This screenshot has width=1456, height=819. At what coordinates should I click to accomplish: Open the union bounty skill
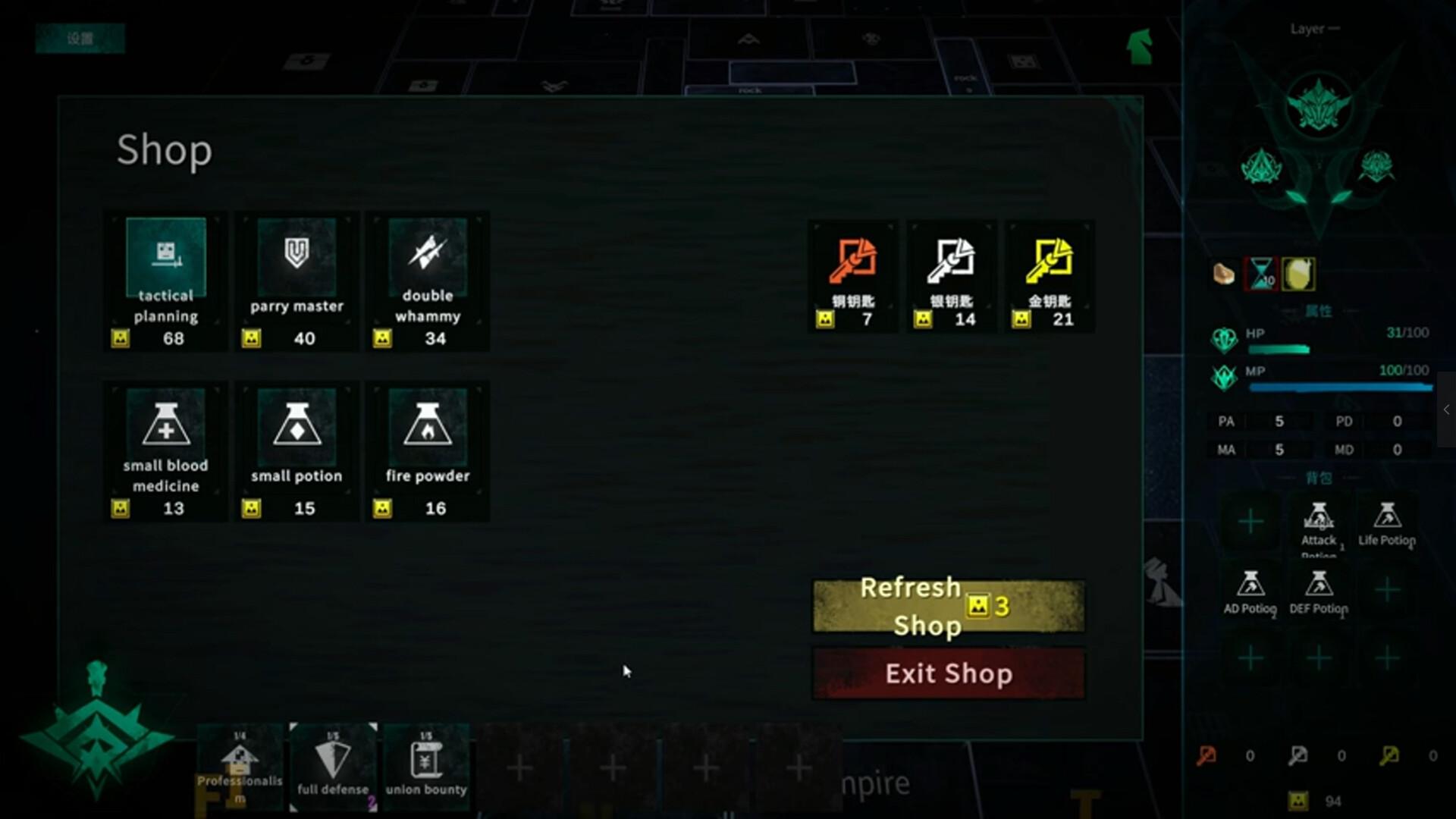pyautogui.click(x=427, y=764)
